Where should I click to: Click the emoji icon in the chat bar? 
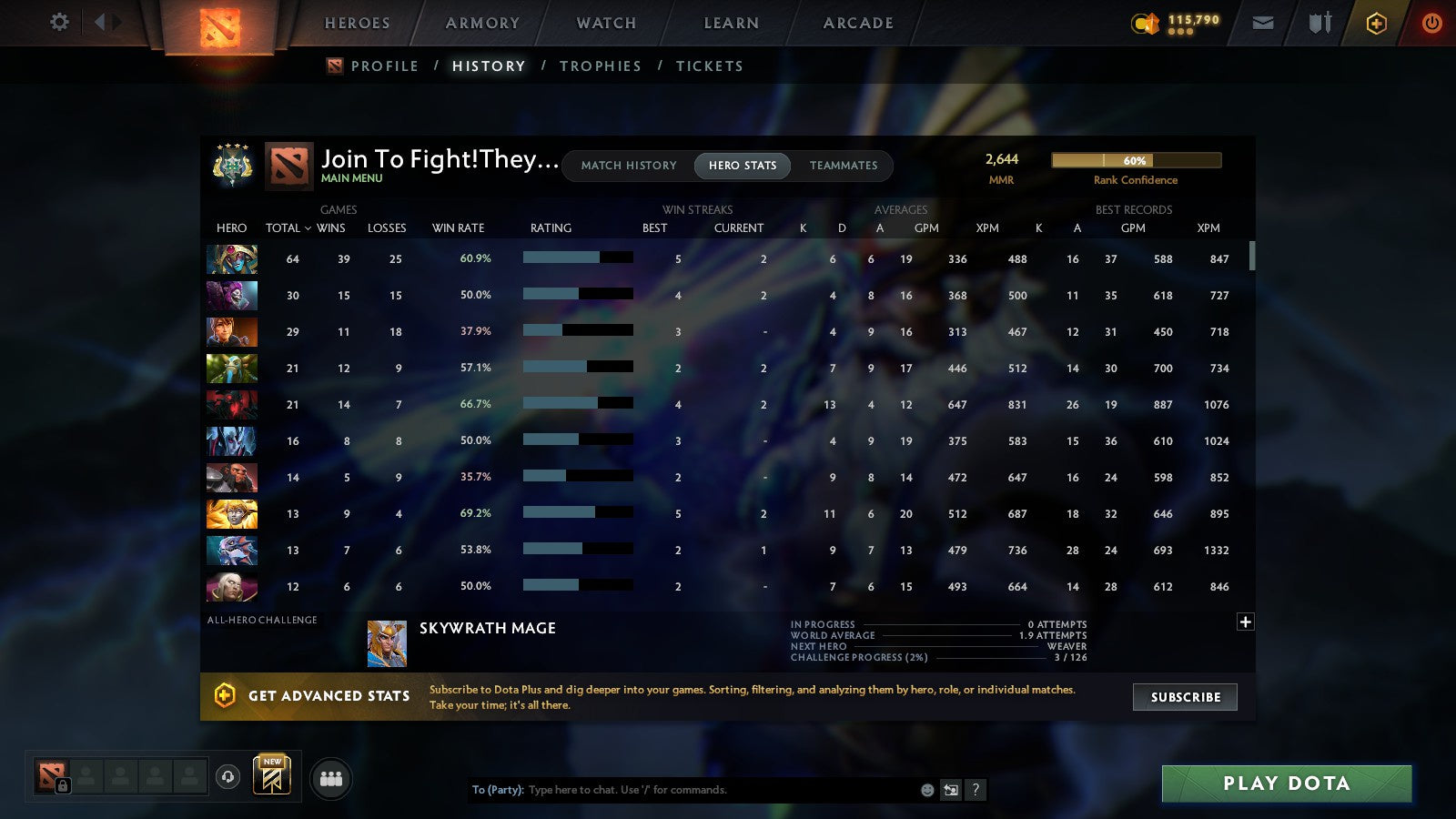(x=927, y=790)
